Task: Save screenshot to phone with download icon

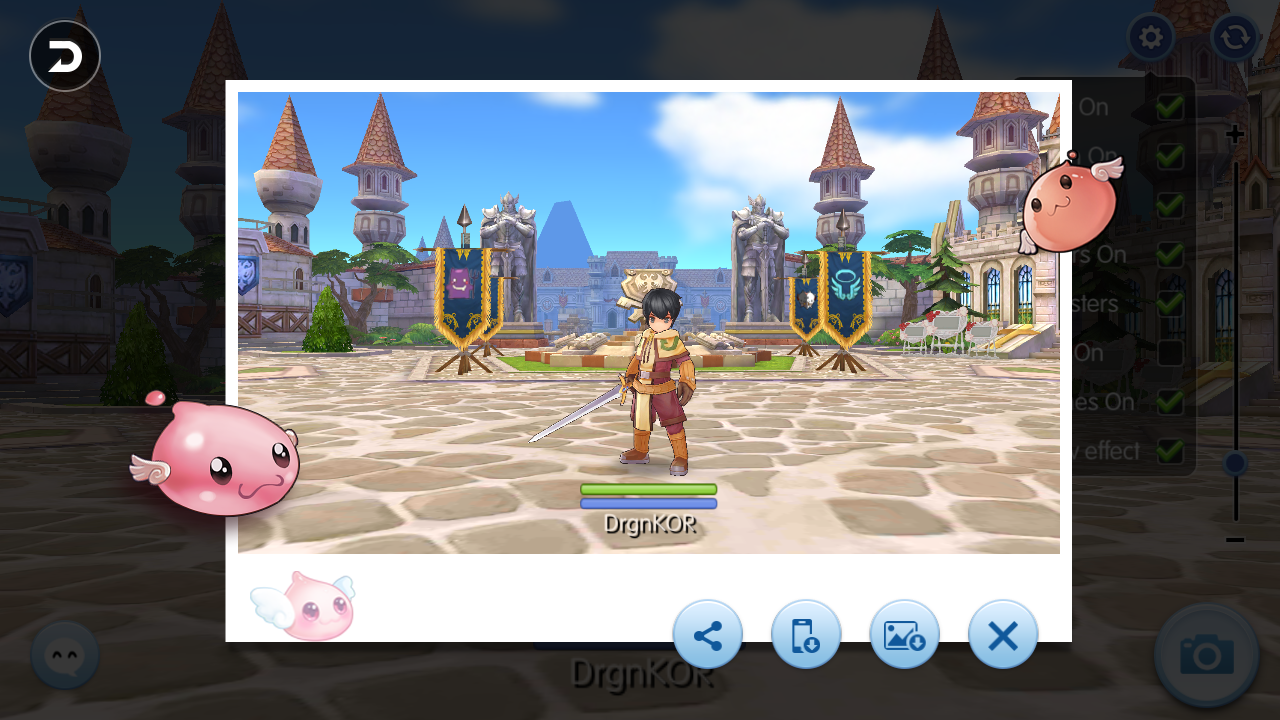Action: (806, 634)
